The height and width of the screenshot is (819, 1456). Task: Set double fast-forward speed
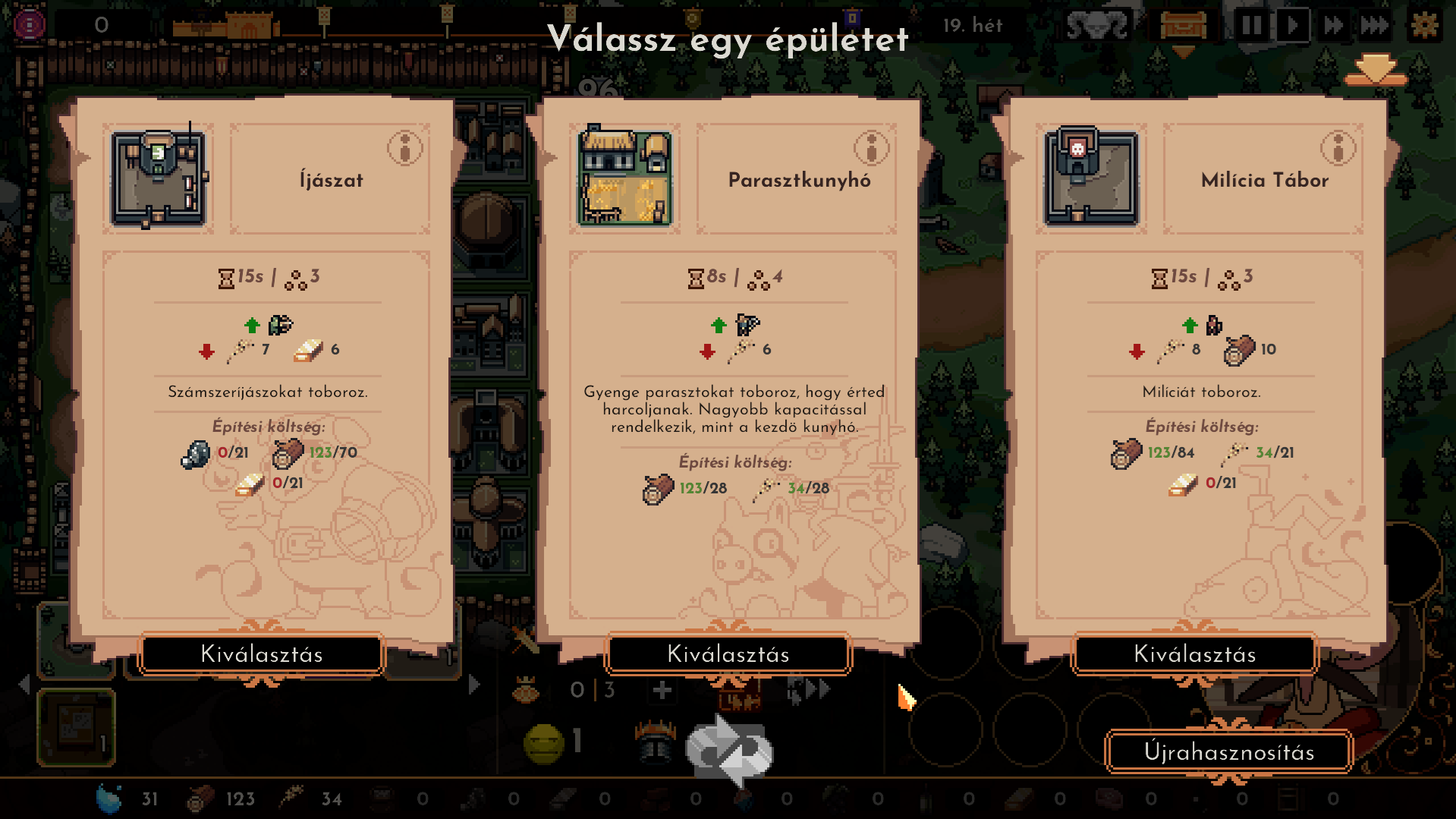(x=1334, y=26)
